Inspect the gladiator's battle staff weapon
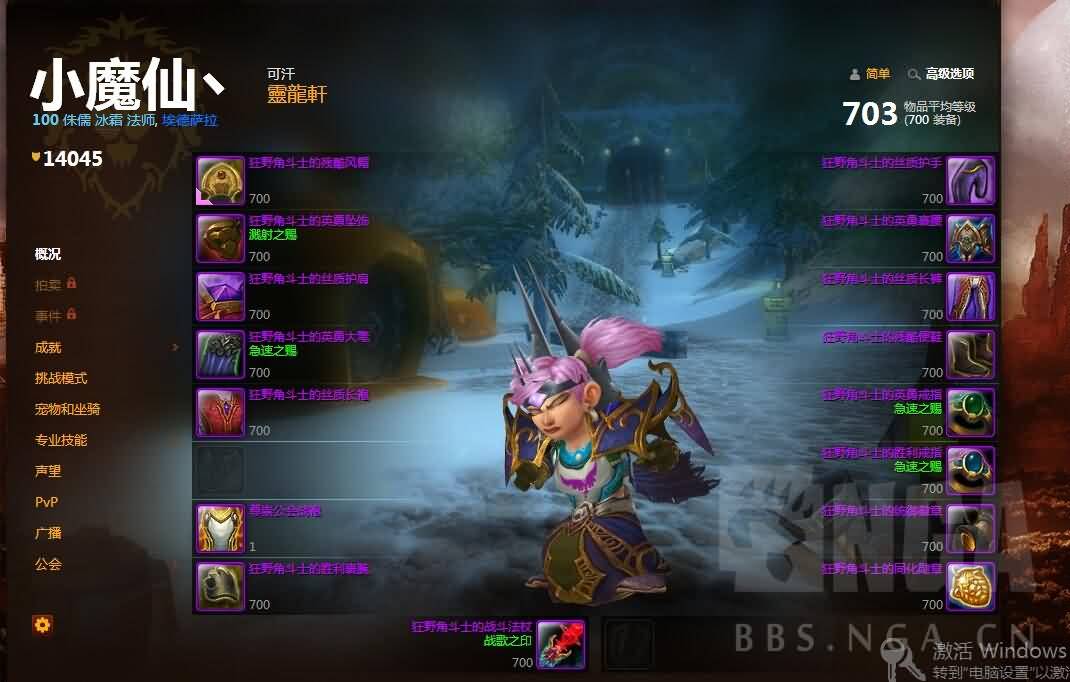1070x682 pixels. 561,645
